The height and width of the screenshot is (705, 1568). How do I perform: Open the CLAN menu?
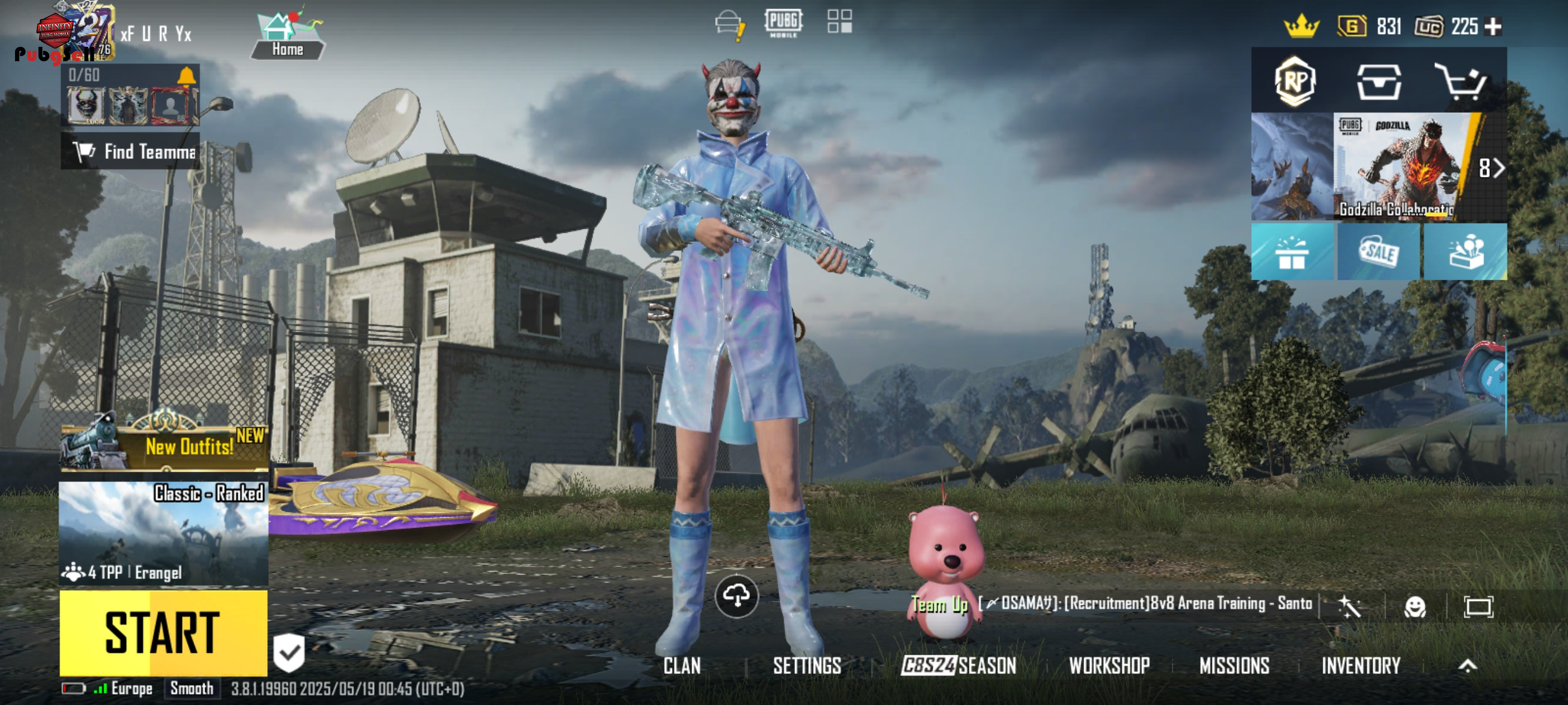tap(682, 666)
